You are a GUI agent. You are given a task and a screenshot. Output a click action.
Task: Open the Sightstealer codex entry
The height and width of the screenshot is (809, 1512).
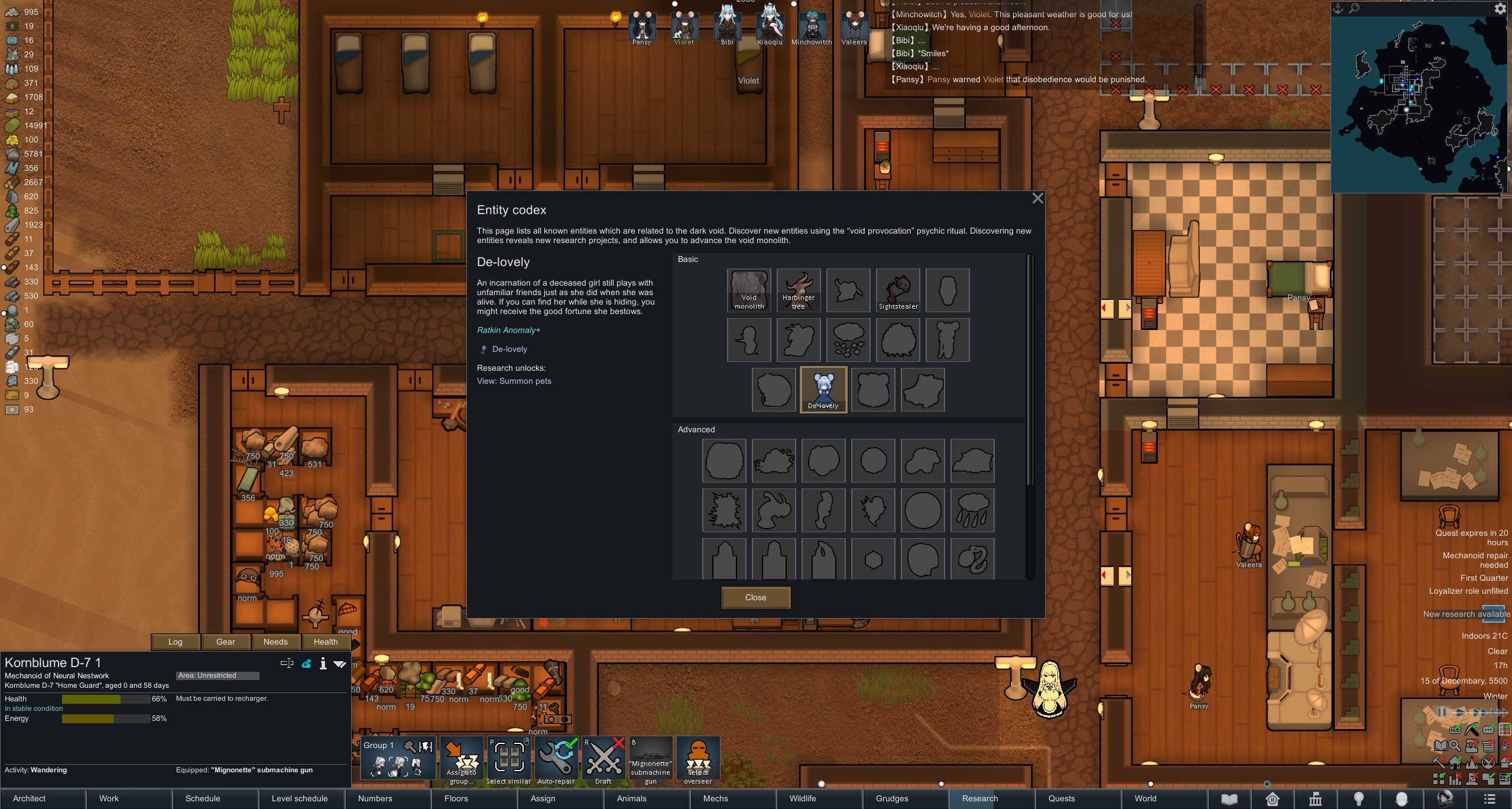898,290
